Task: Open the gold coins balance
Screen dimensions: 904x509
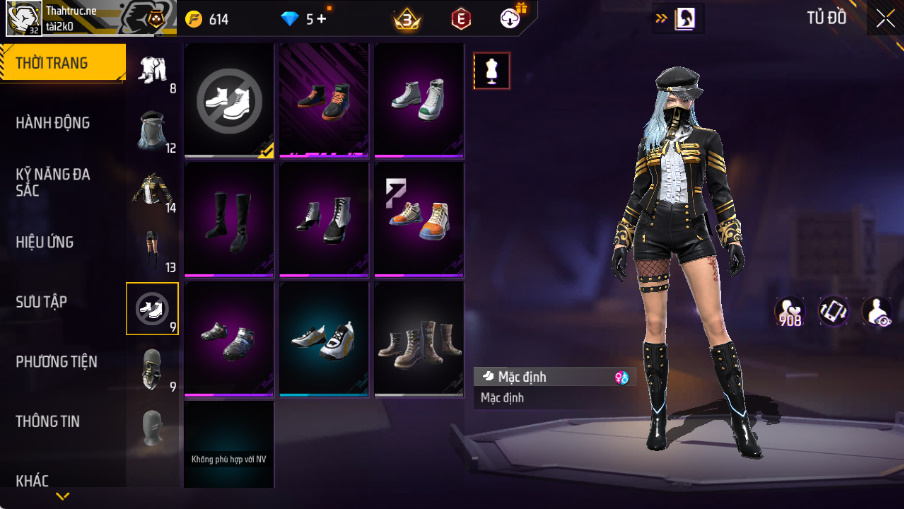Action: [208, 19]
